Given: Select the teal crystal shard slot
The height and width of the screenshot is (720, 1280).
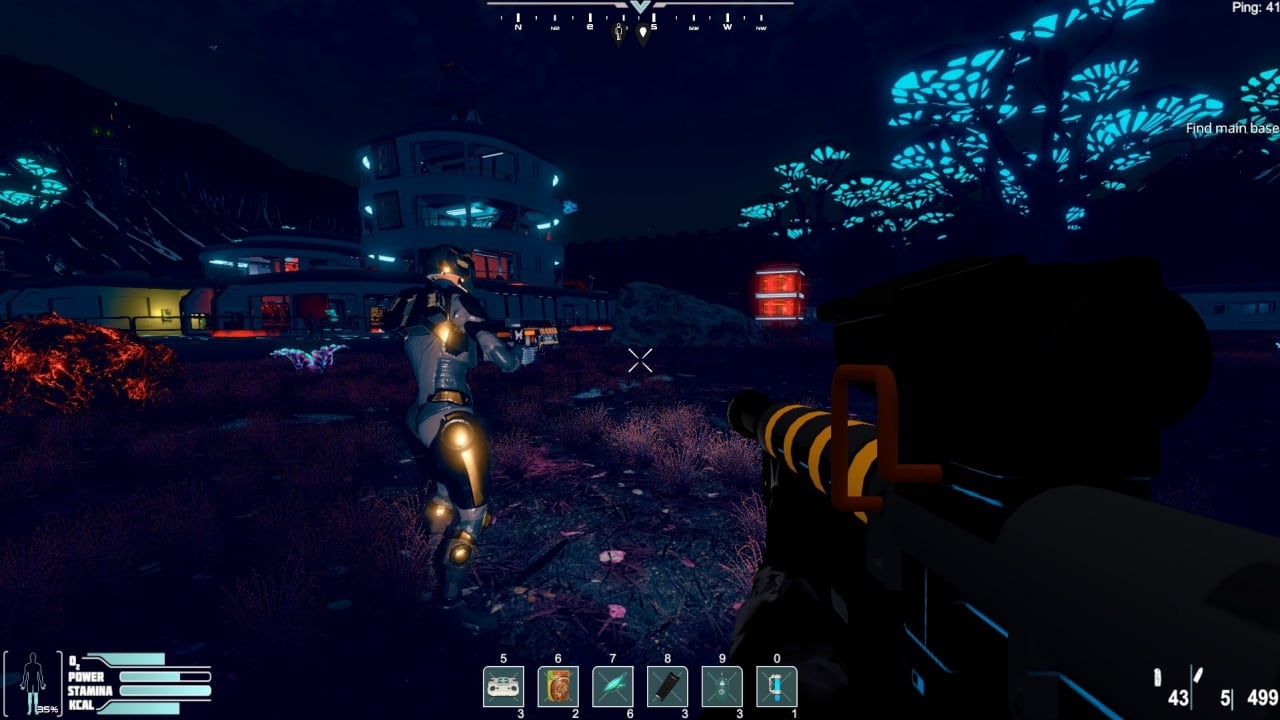Looking at the screenshot, I should click(x=612, y=687).
